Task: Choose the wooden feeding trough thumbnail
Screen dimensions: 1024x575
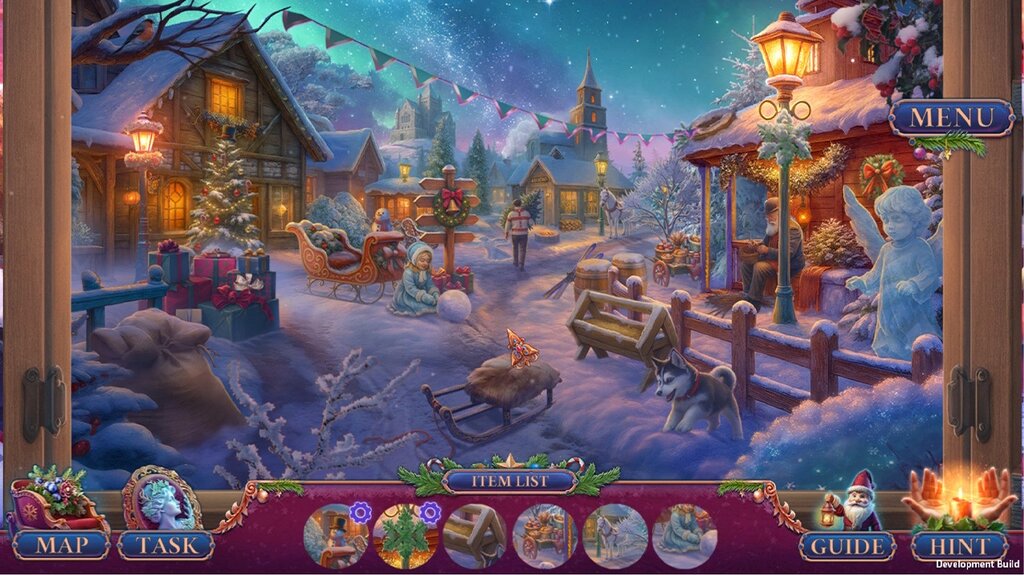Action: pyautogui.click(x=475, y=535)
